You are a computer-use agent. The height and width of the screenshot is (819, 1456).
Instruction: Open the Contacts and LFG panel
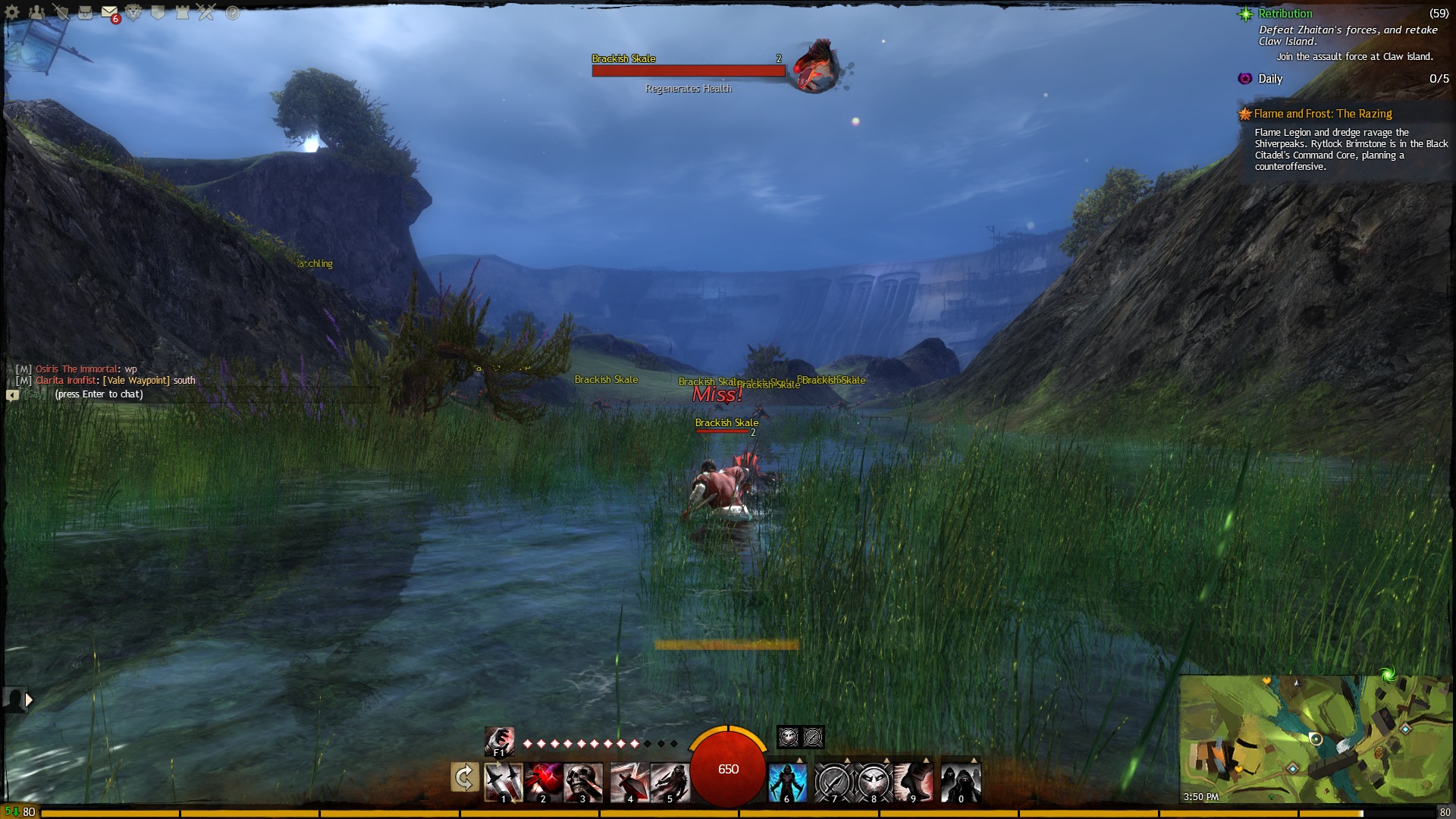pos(36,13)
